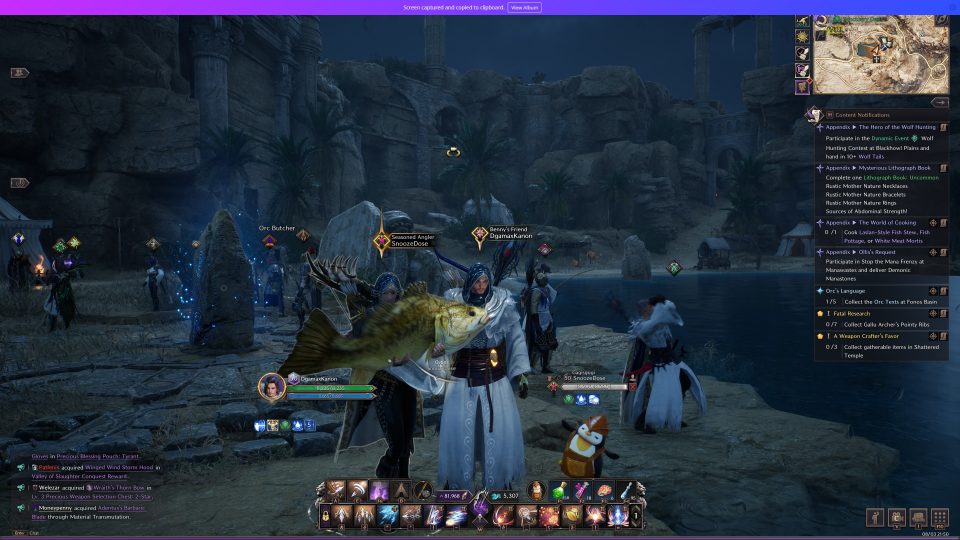Viewport: 960px width, 540px height.
Task: Click the padlock hotbar lock icon
Action: point(327,516)
